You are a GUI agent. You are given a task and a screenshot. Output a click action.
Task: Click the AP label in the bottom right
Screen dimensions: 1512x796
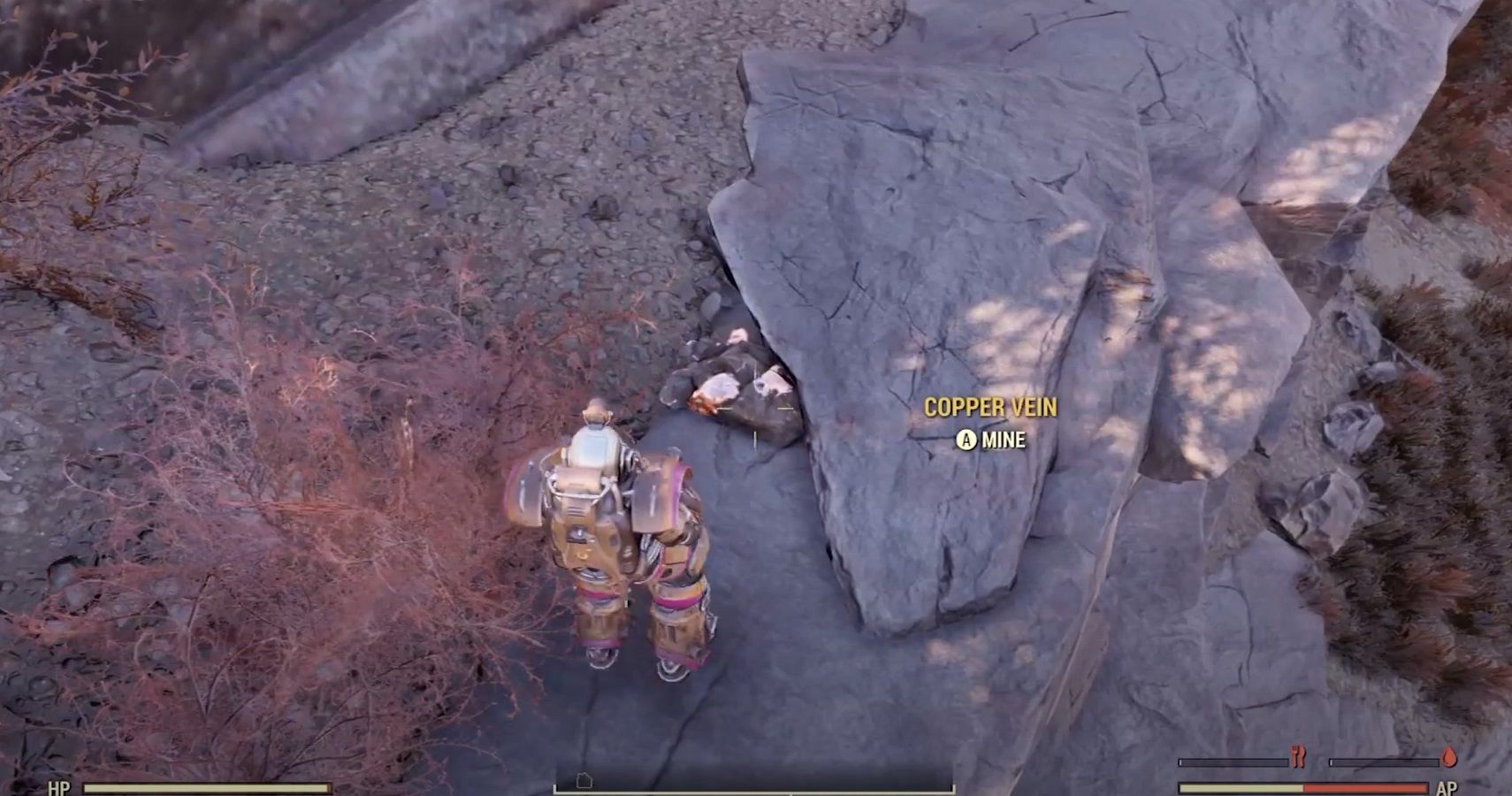click(x=1450, y=787)
